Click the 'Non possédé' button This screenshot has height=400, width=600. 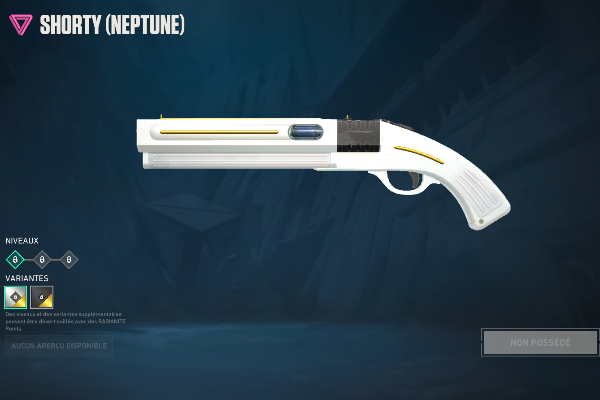tap(540, 343)
